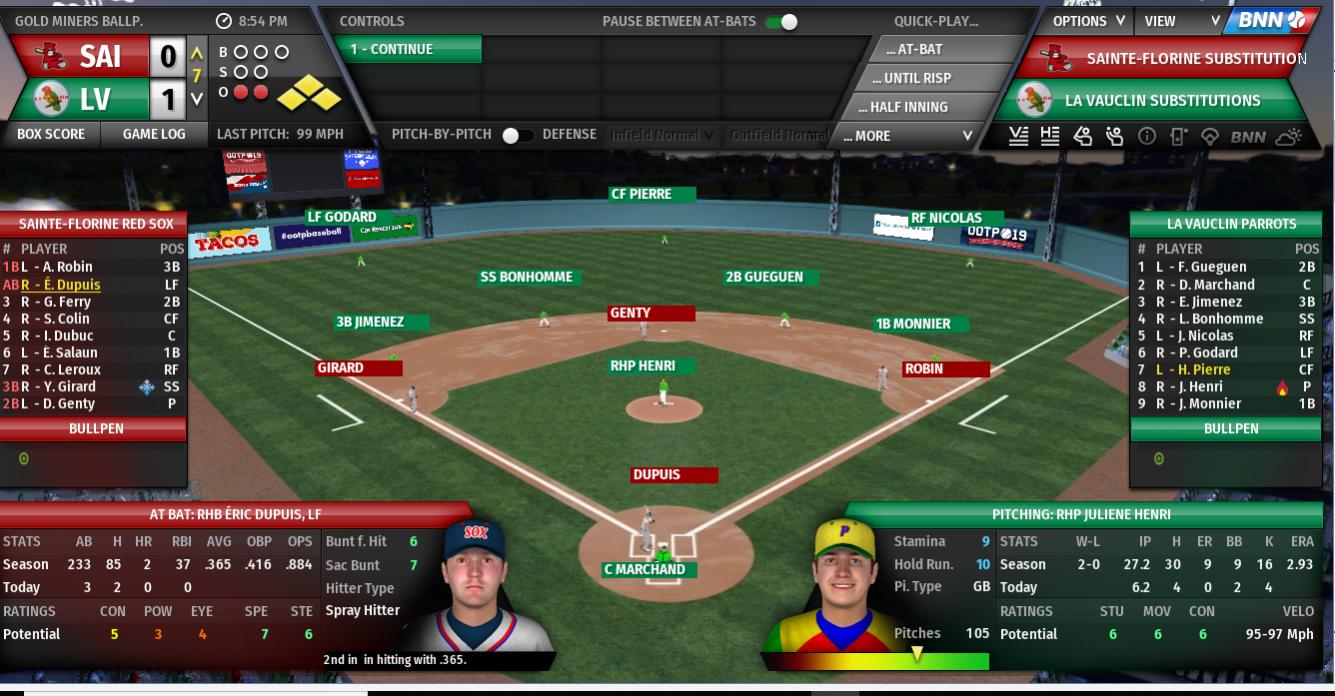Screen dimensions: 1335x696
Task: Open Sainte-Florine Substitution panel
Action: point(1163,59)
